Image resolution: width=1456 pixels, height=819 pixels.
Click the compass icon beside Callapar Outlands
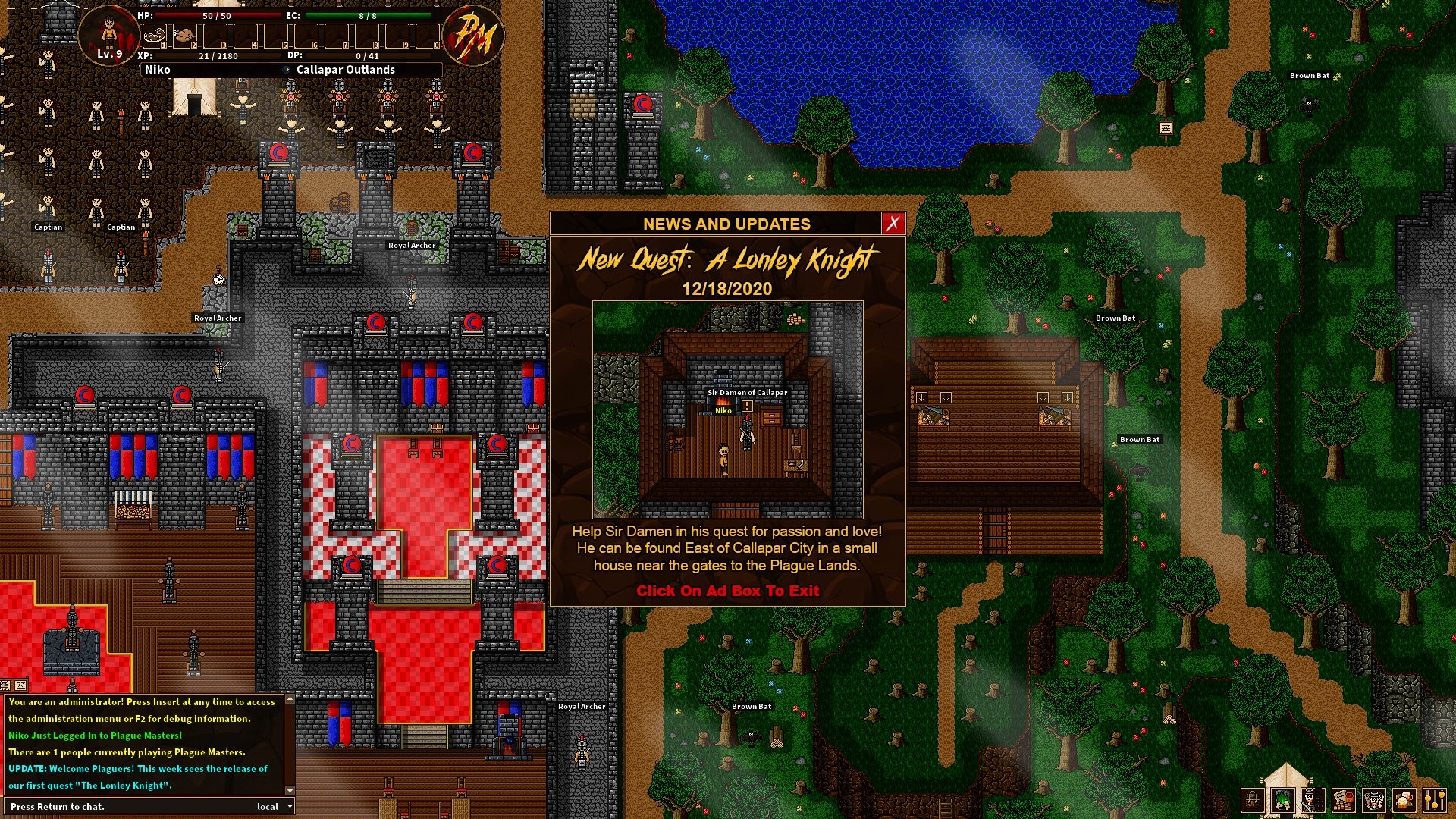point(285,69)
